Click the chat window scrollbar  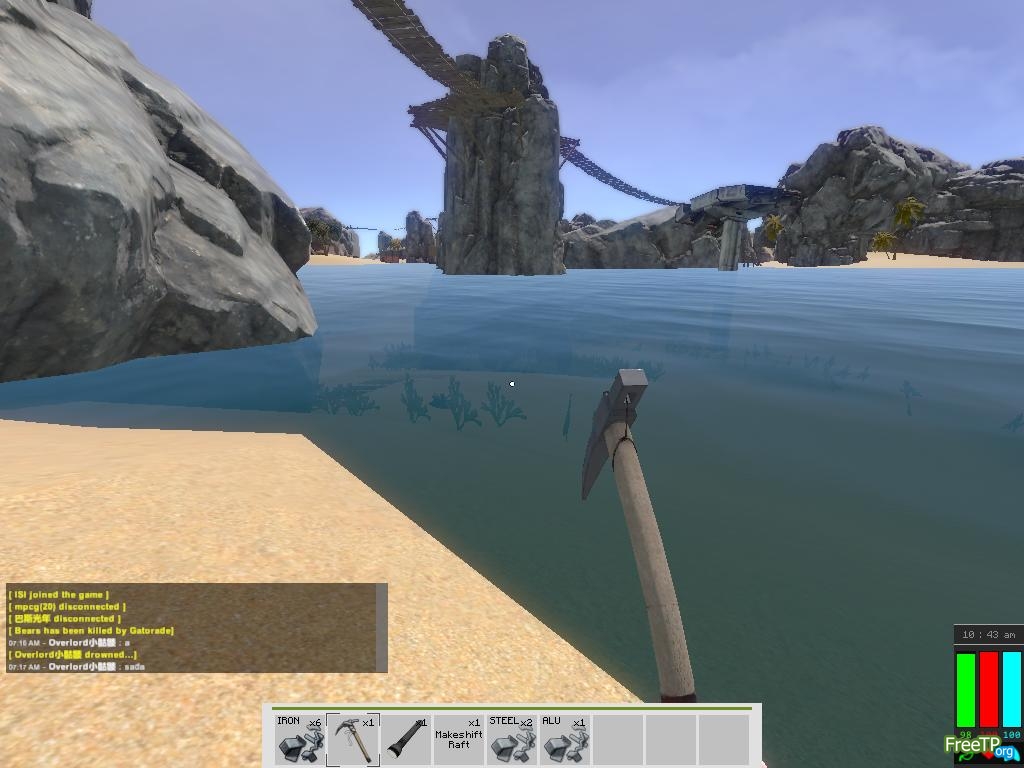[x=381, y=628]
